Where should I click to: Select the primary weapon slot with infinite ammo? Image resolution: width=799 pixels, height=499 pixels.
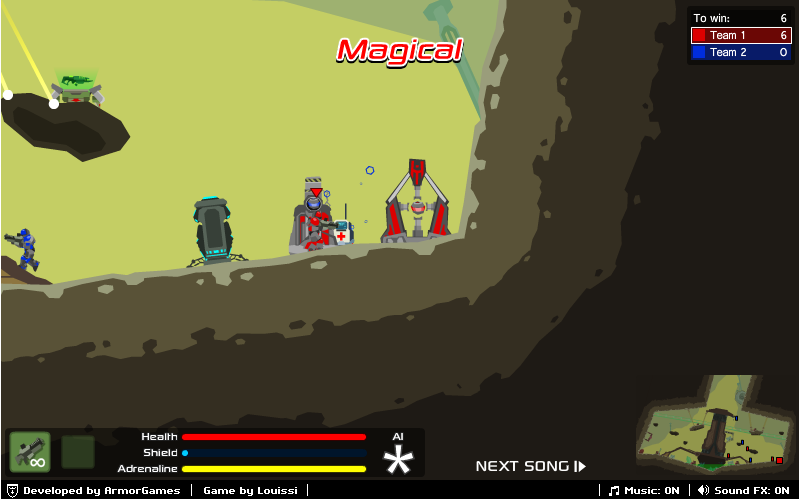[x=29, y=452]
